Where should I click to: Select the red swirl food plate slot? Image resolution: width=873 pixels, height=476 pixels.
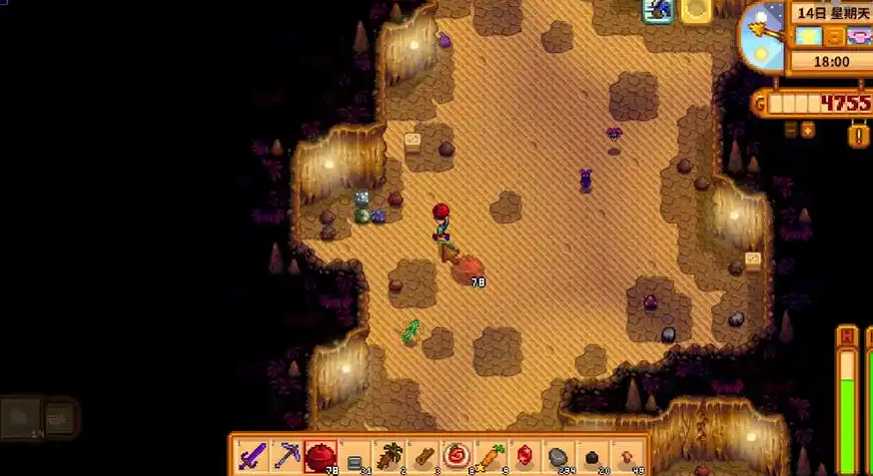point(456,457)
